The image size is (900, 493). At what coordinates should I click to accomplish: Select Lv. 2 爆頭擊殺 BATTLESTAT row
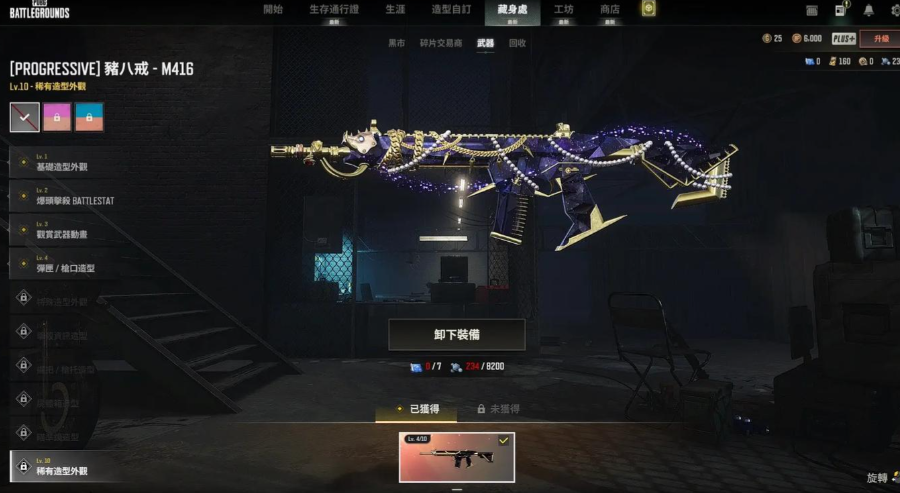click(x=70, y=196)
